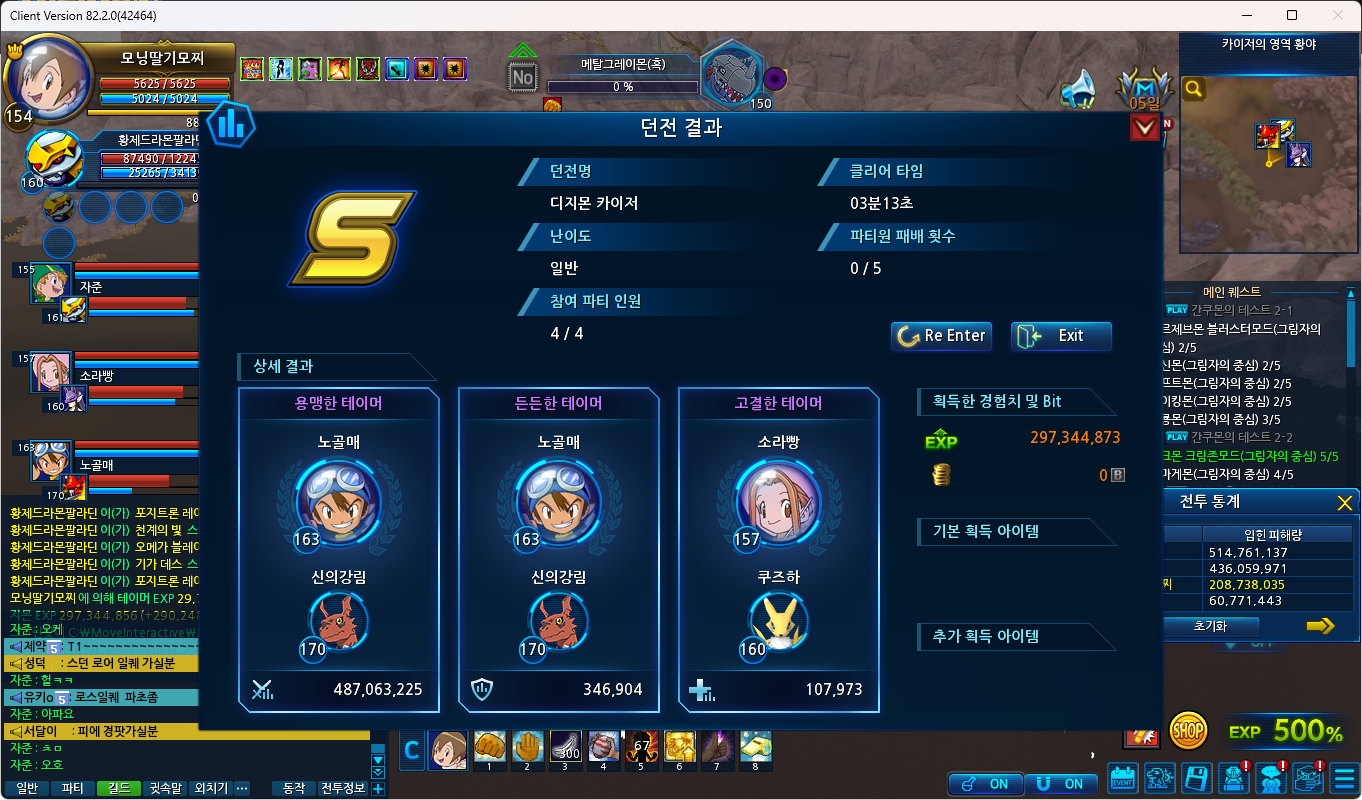
Task: Minimize the dungeon result panel with red arrow
Action: coord(1144,128)
